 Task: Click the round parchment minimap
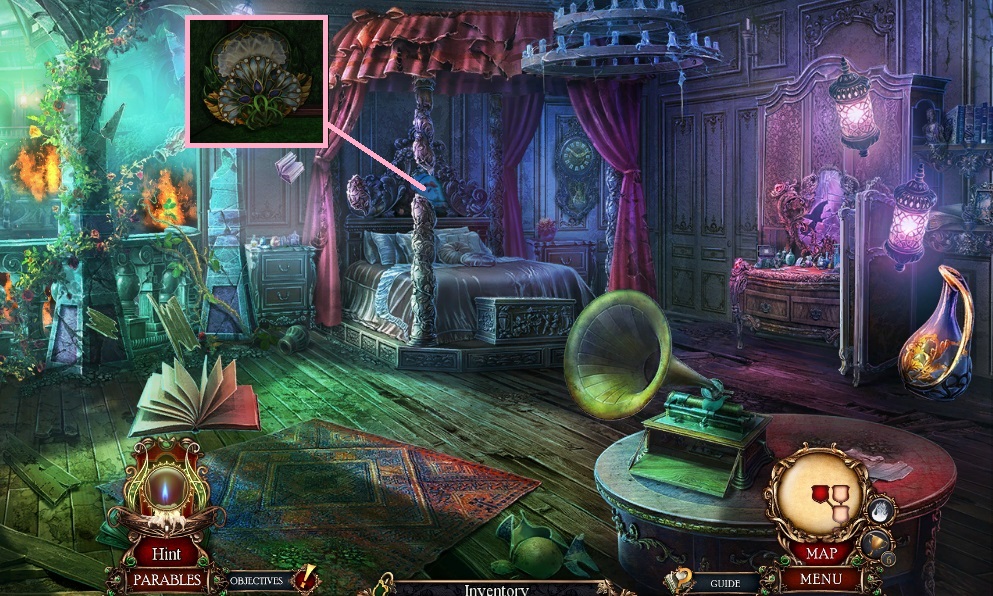818,496
